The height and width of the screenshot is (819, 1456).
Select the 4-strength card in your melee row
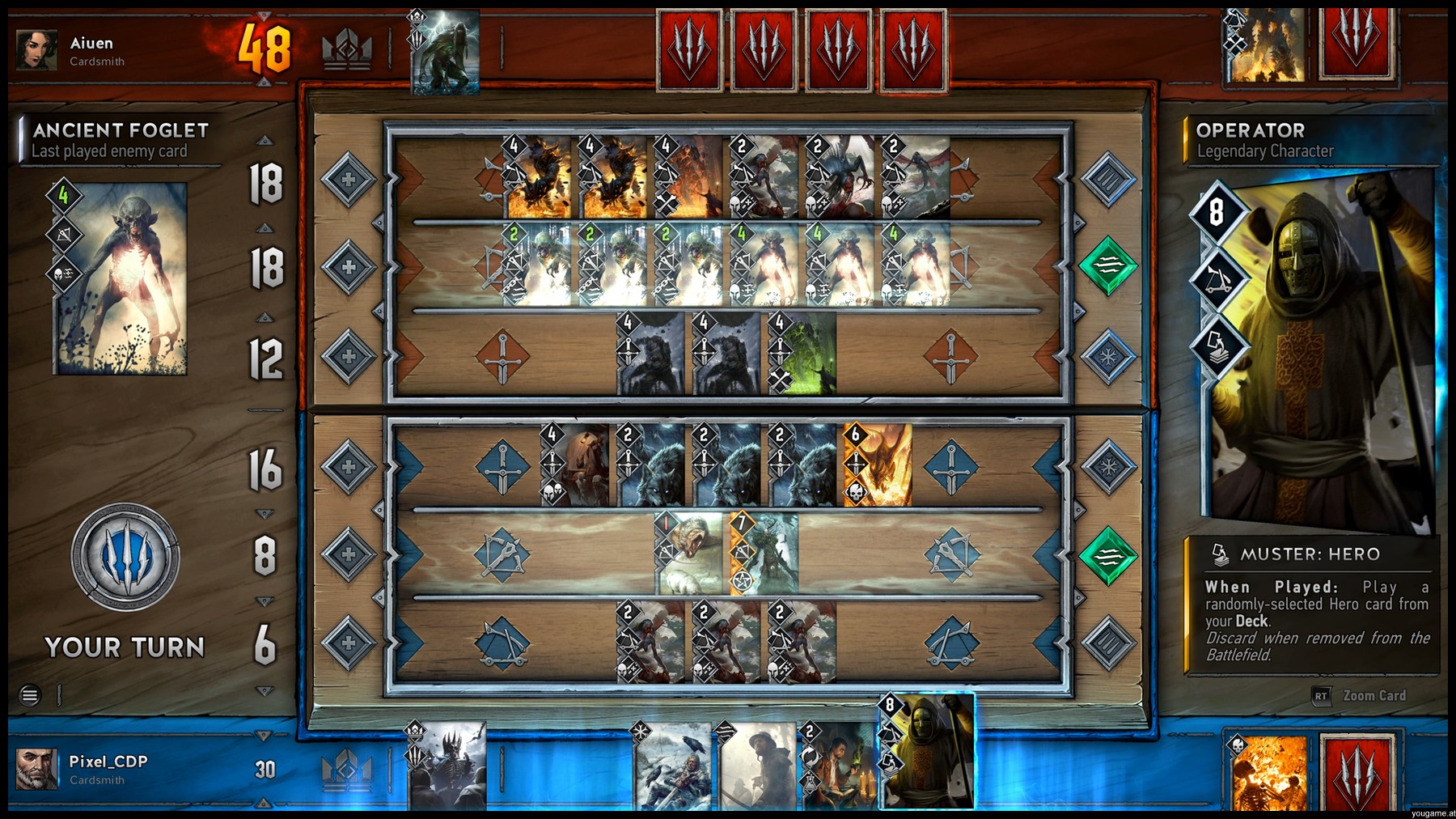point(575,465)
